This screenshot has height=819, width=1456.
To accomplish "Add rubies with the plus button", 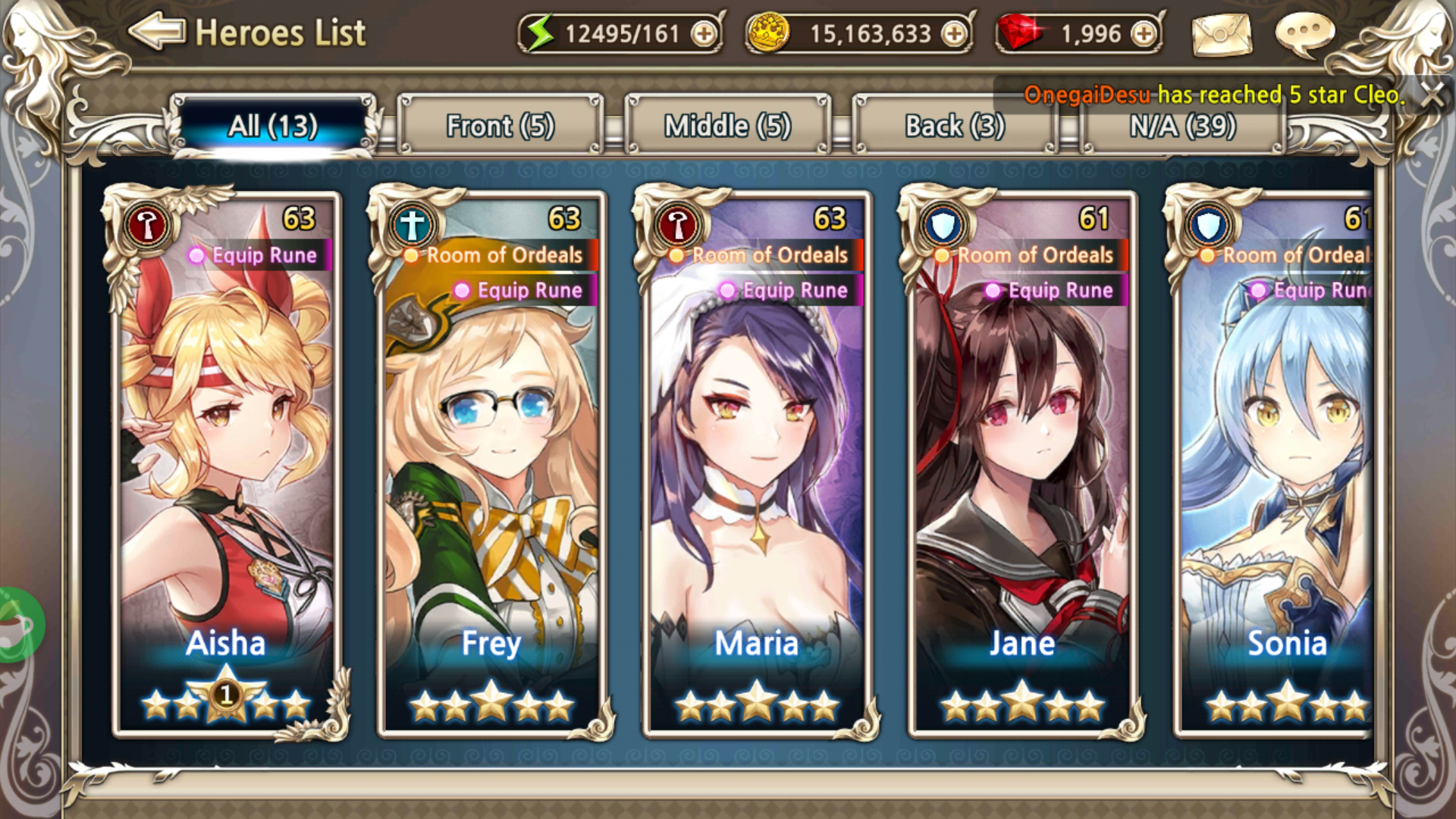I will 1144,34.
